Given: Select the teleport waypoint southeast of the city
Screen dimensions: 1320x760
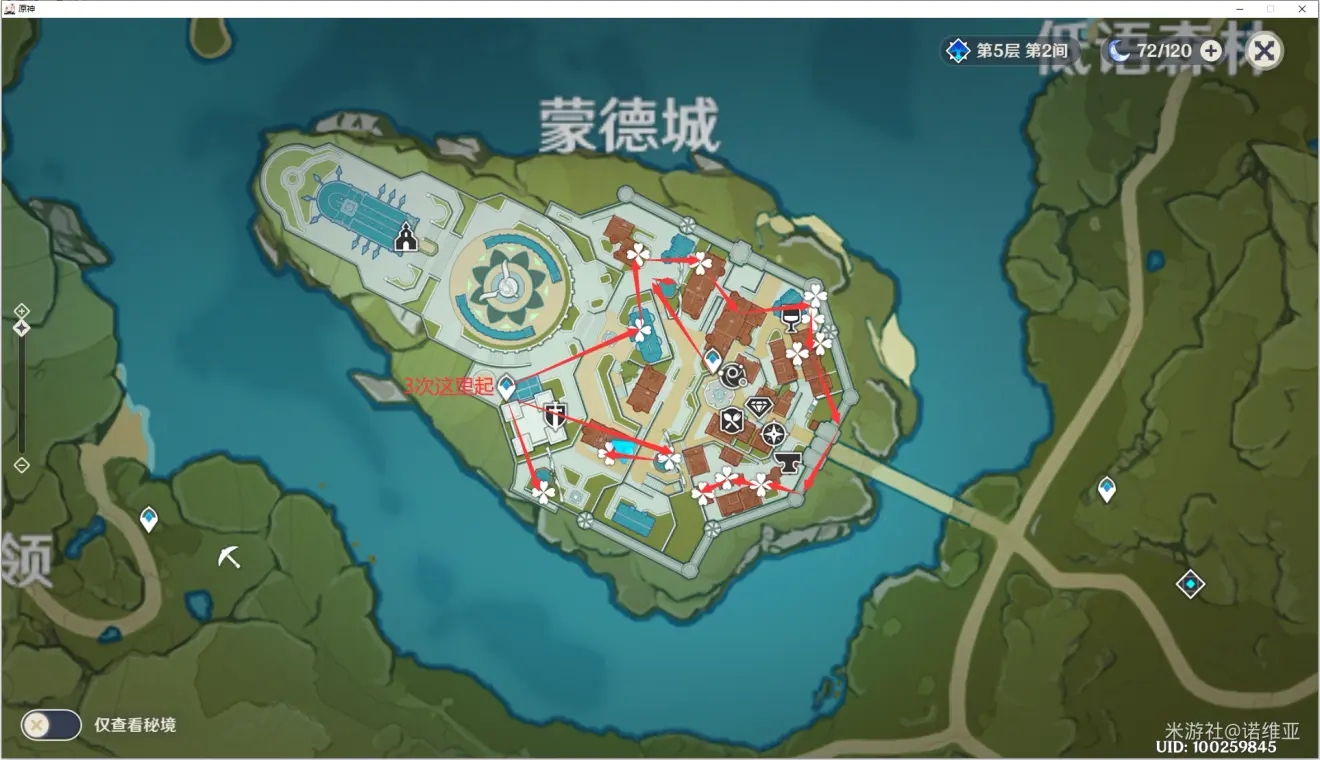Looking at the screenshot, I should point(1107,486).
